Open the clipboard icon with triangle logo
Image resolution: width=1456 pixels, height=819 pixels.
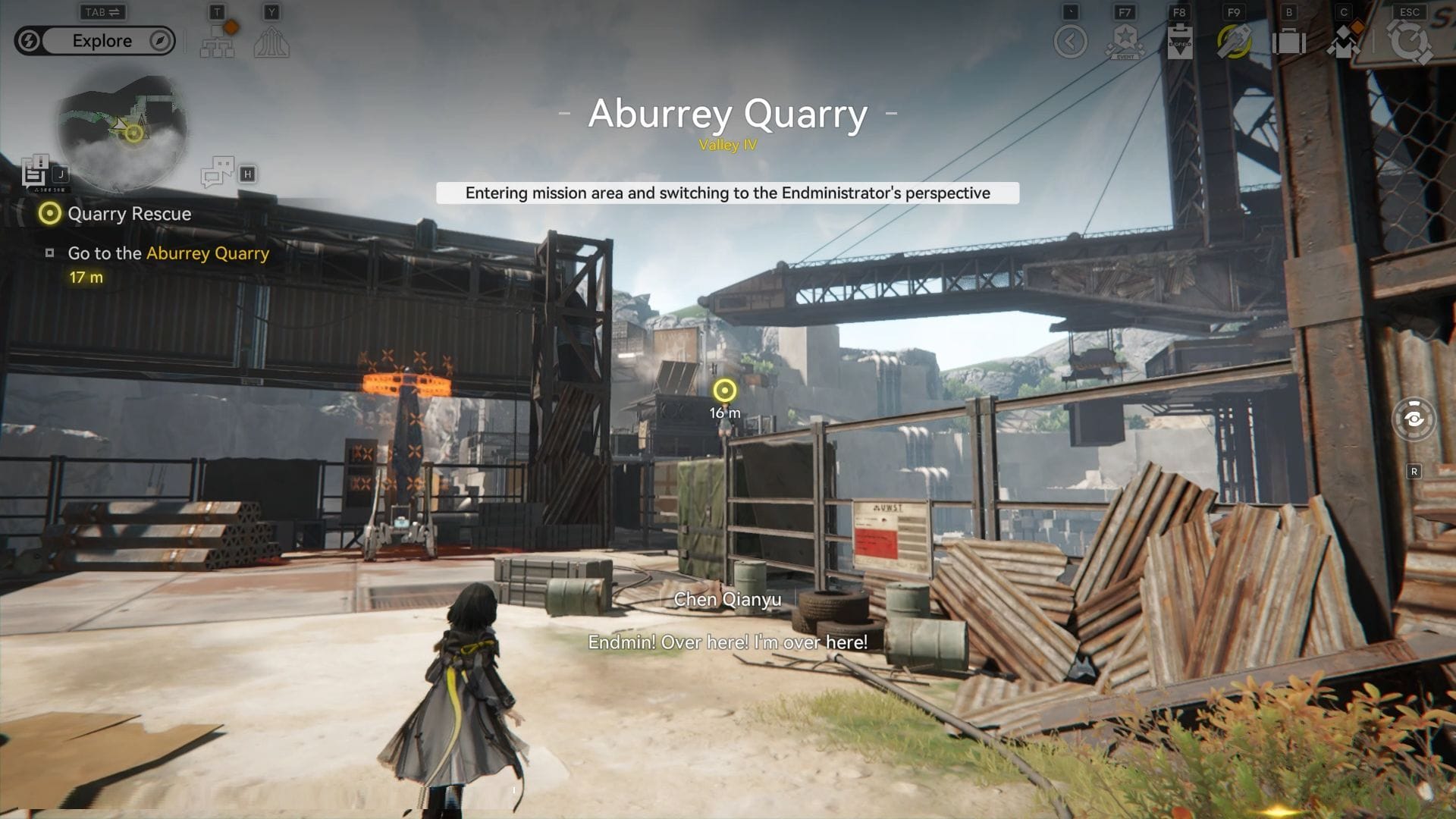click(x=1179, y=42)
